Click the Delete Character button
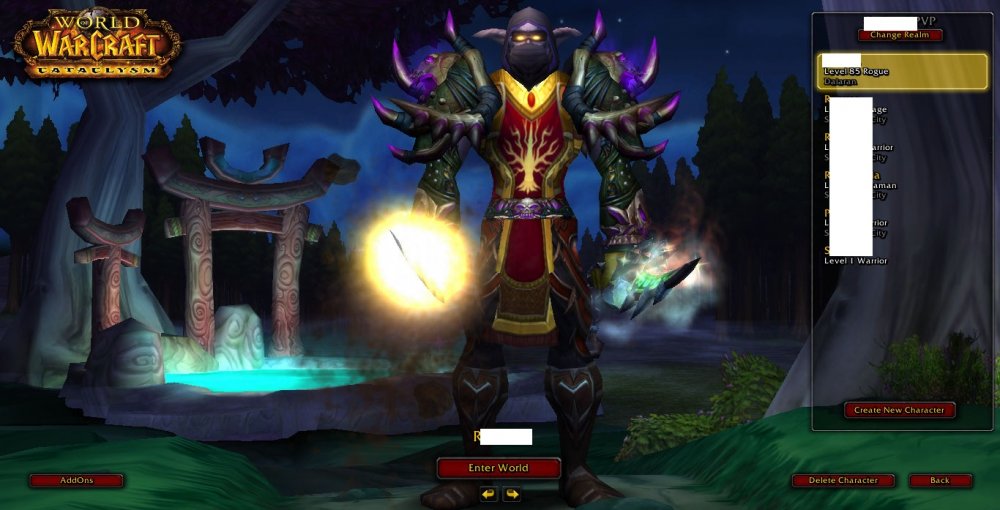This screenshot has height=510, width=1000. point(843,480)
